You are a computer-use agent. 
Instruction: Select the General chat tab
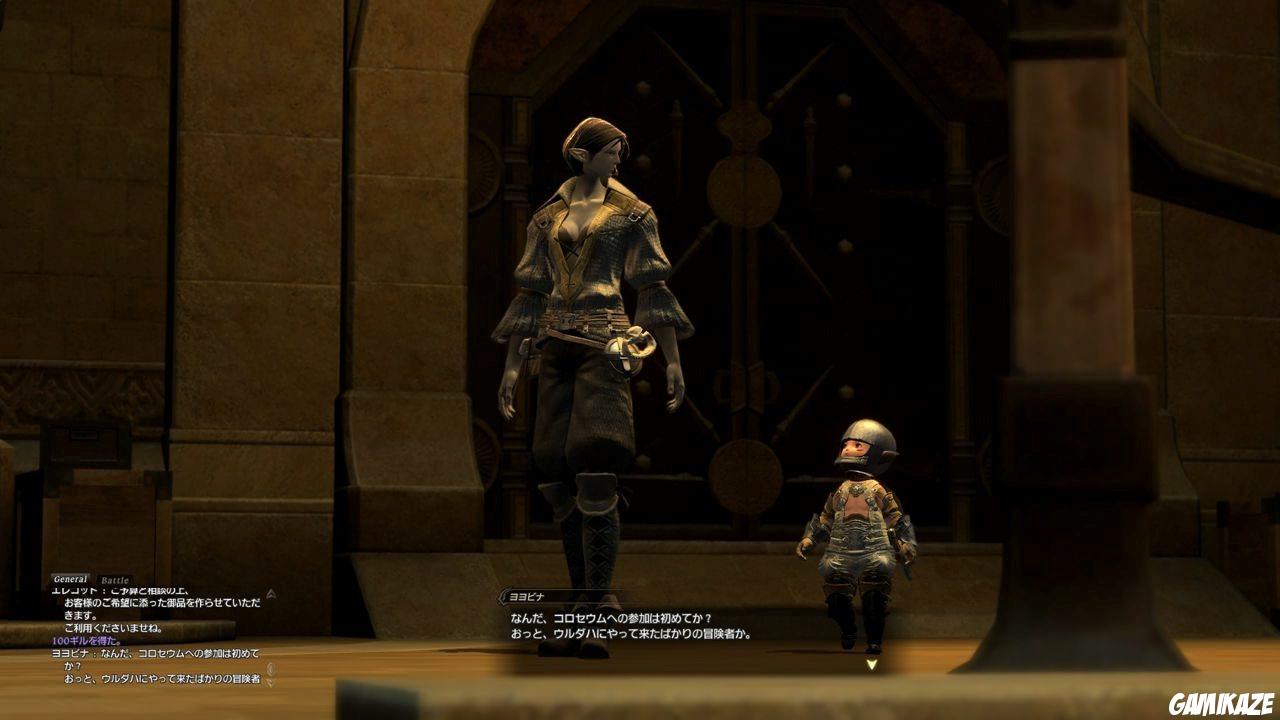(x=70, y=577)
